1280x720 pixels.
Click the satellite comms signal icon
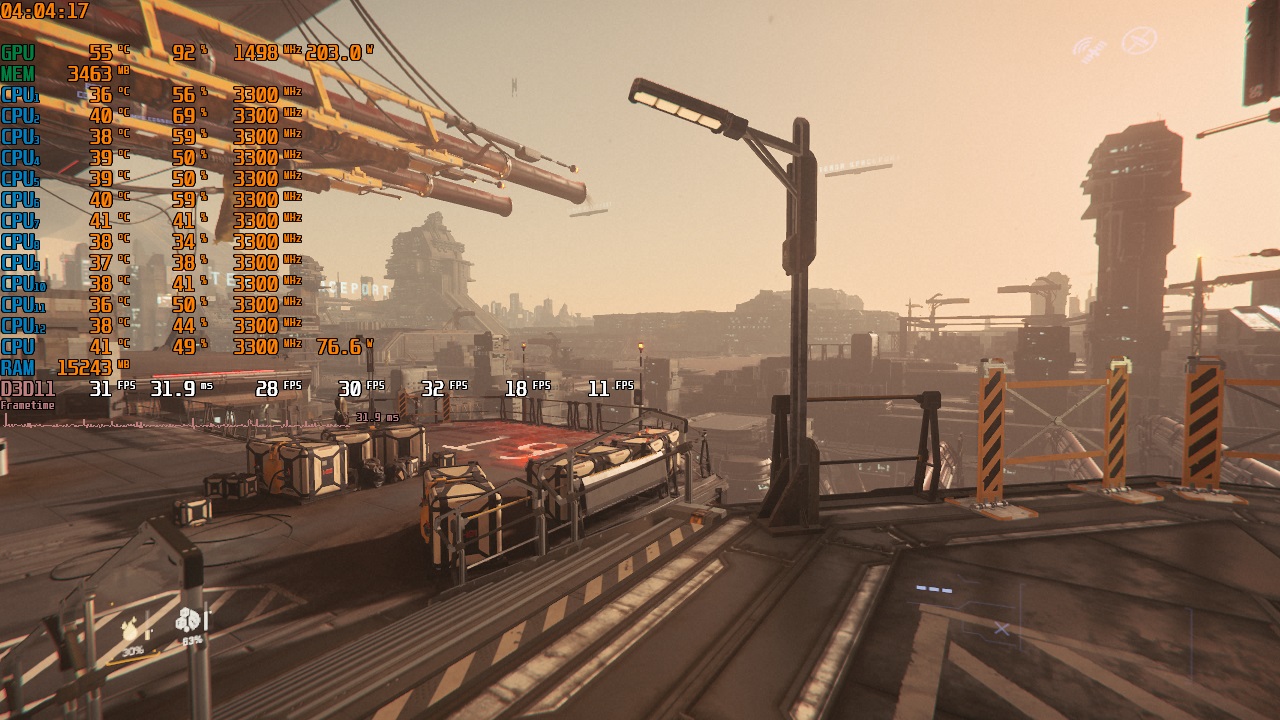(1089, 47)
